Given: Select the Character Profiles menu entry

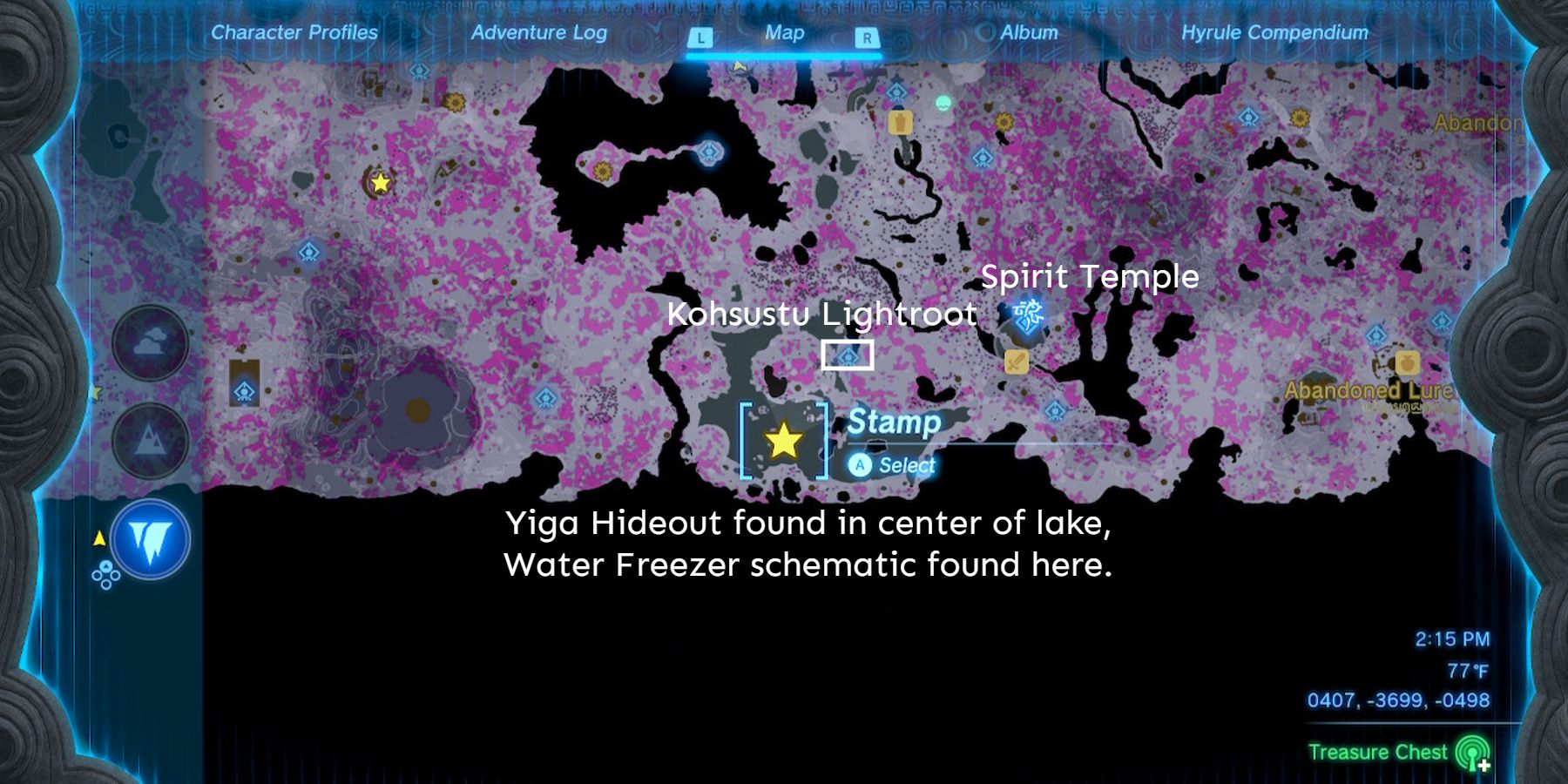Looking at the screenshot, I should (293, 33).
